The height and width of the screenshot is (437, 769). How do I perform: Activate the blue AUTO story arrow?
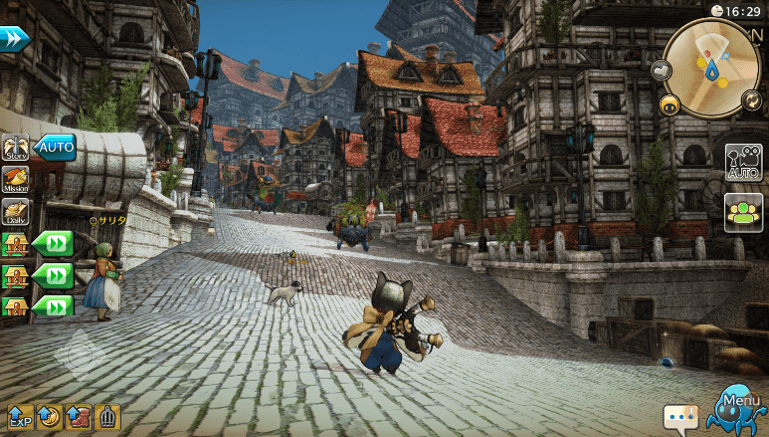(x=55, y=148)
